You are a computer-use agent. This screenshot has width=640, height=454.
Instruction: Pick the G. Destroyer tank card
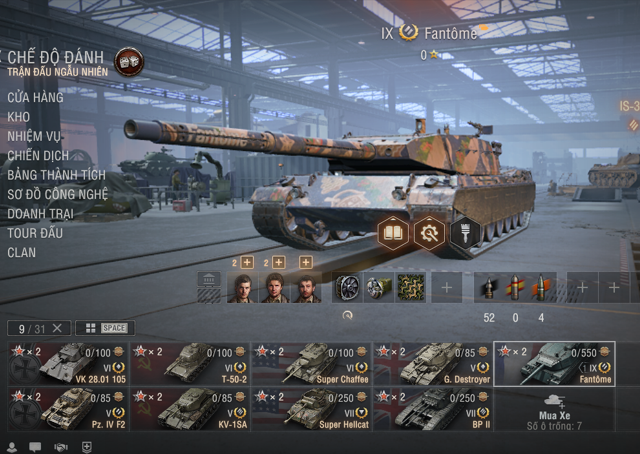click(433, 364)
